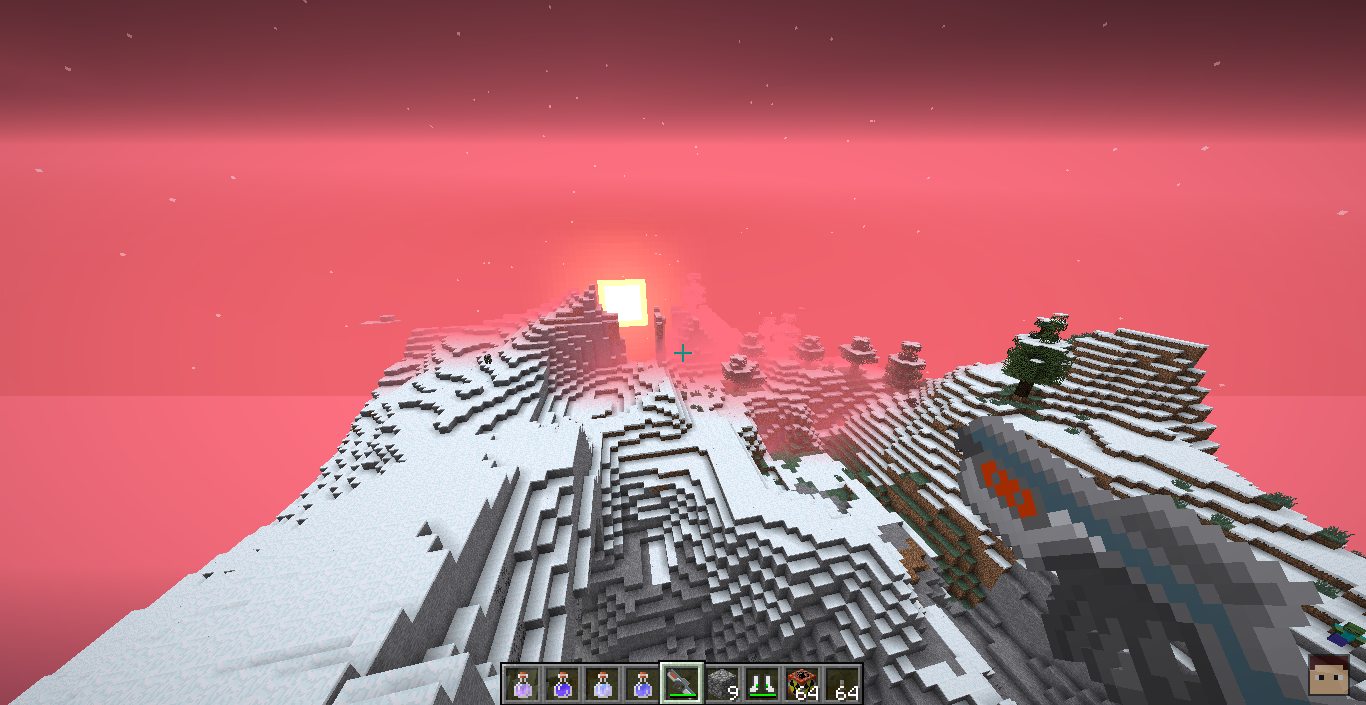
Task: Pick the white boots hotbar slot
Action: [x=762, y=684]
